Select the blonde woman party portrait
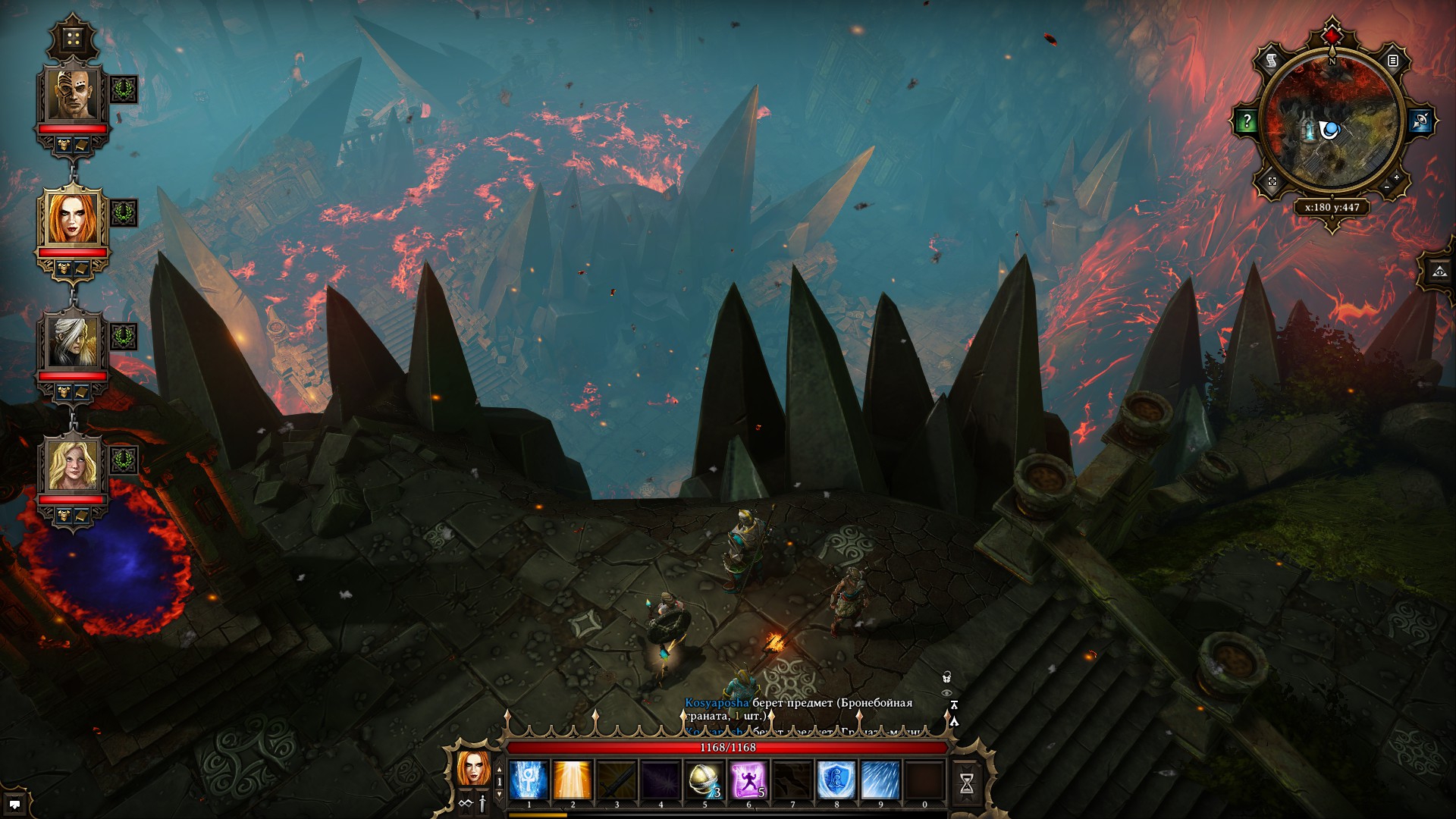Screen dimensions: 1456x819 point(74,465)
